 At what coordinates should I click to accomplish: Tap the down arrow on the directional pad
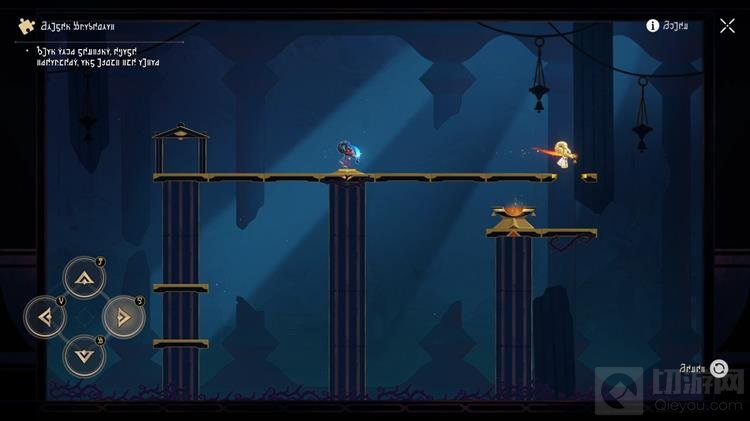tap(84, 355)
